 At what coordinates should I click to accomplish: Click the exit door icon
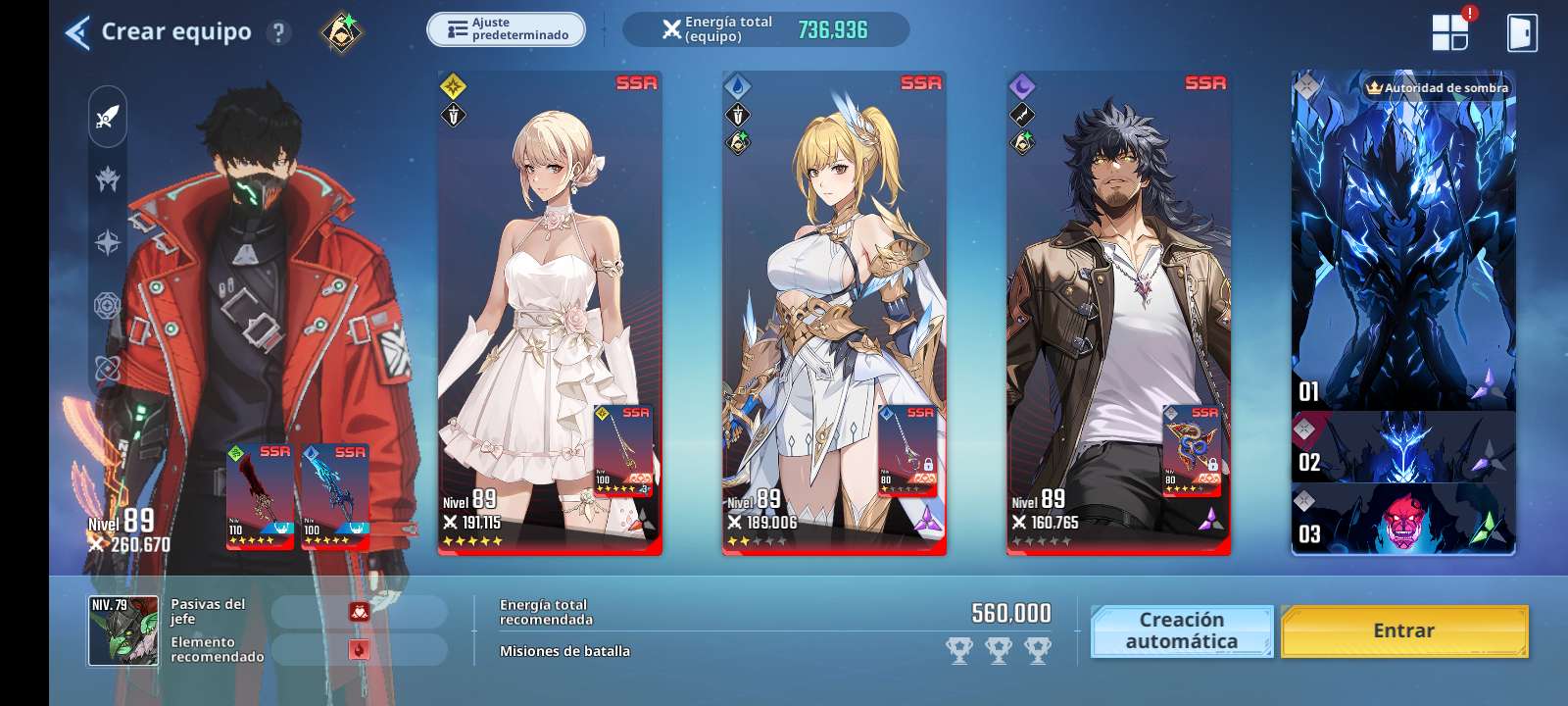coord(1521,32)
